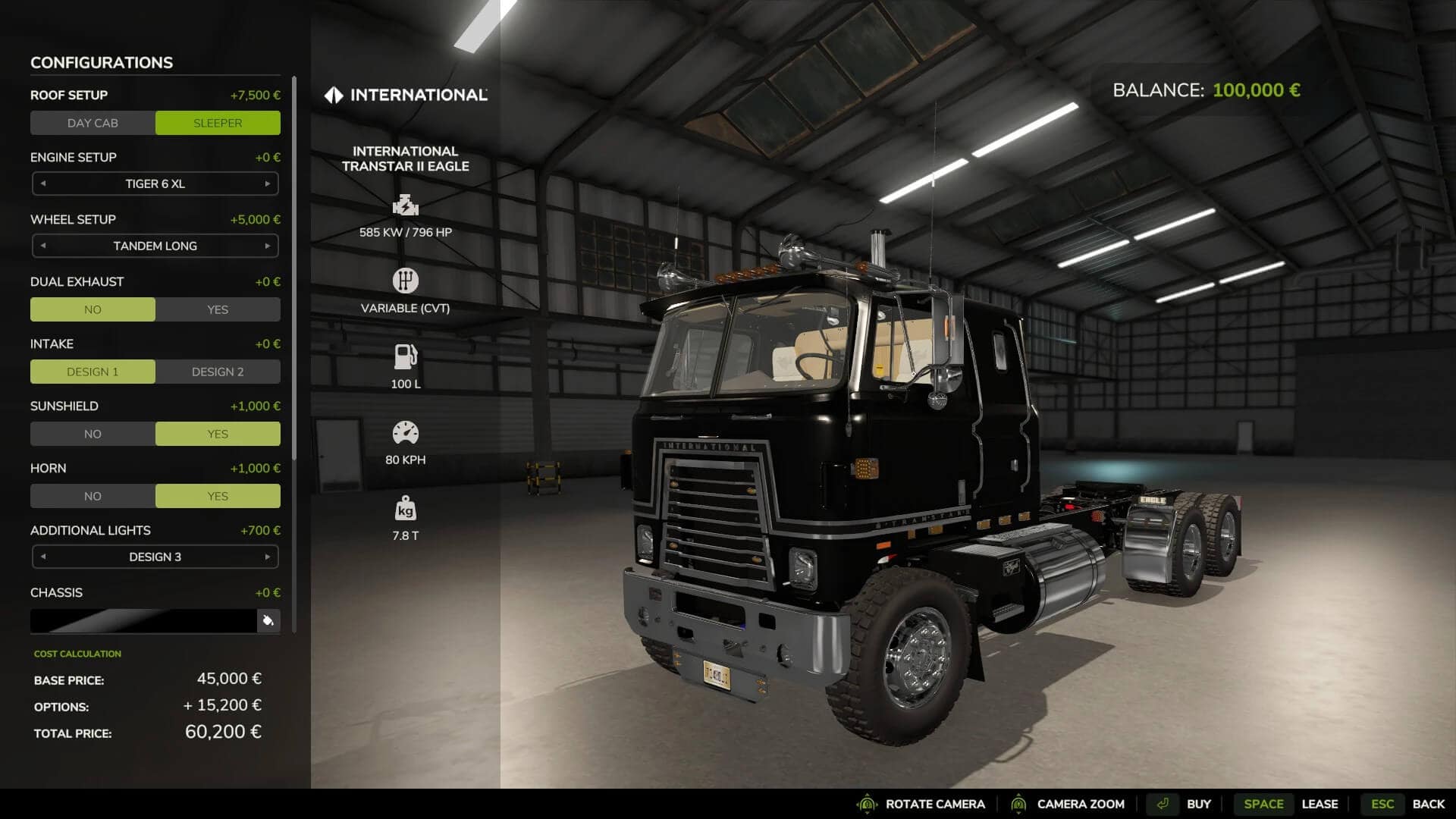Turn Sunshield off with No
1456x819 pixels.
(93, 434)
